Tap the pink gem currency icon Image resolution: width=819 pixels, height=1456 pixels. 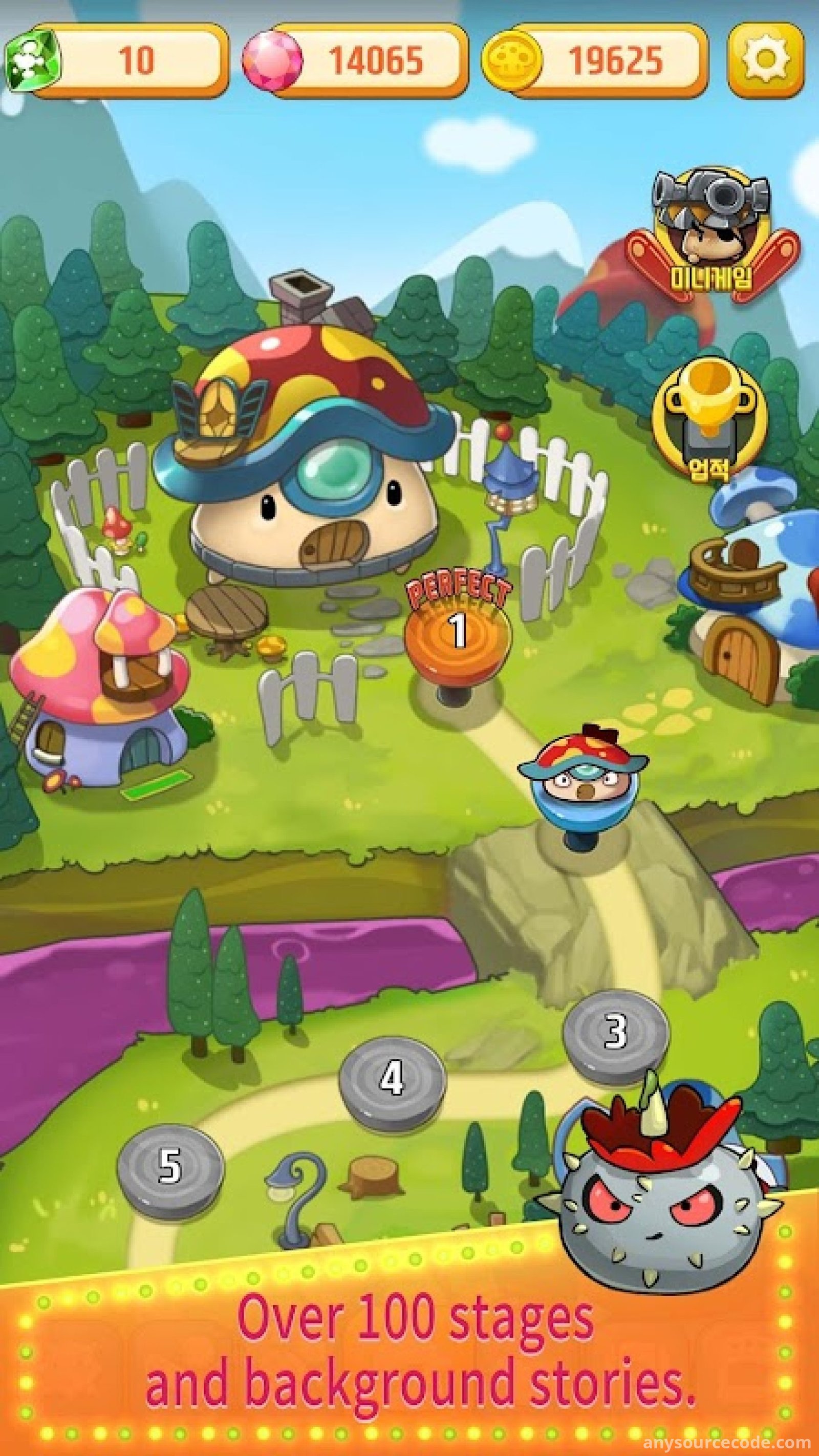[x=272, y=59]
